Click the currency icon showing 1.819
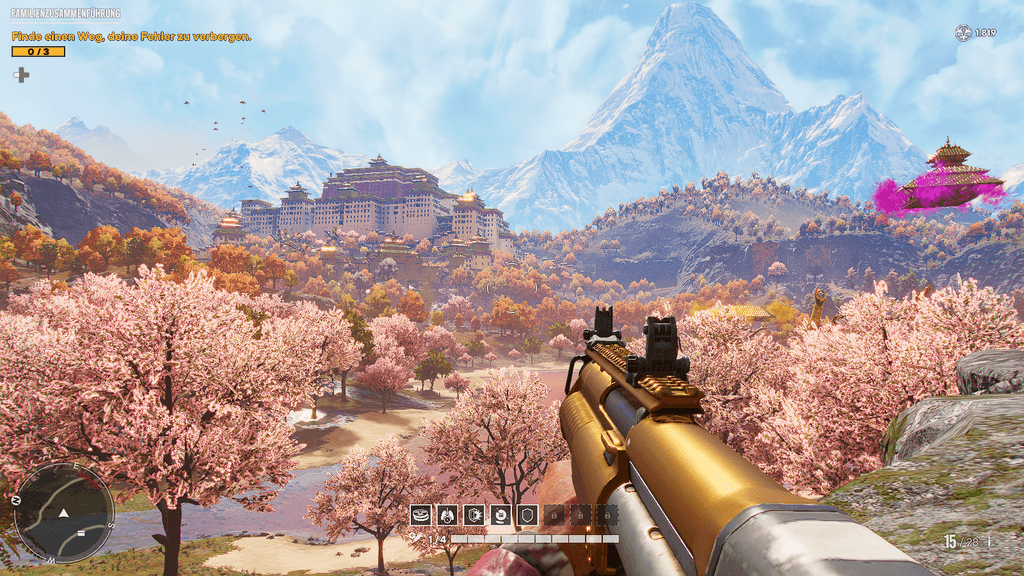Image resolution: width=1024 pixels, height=576 pixels. click(963, 33)
